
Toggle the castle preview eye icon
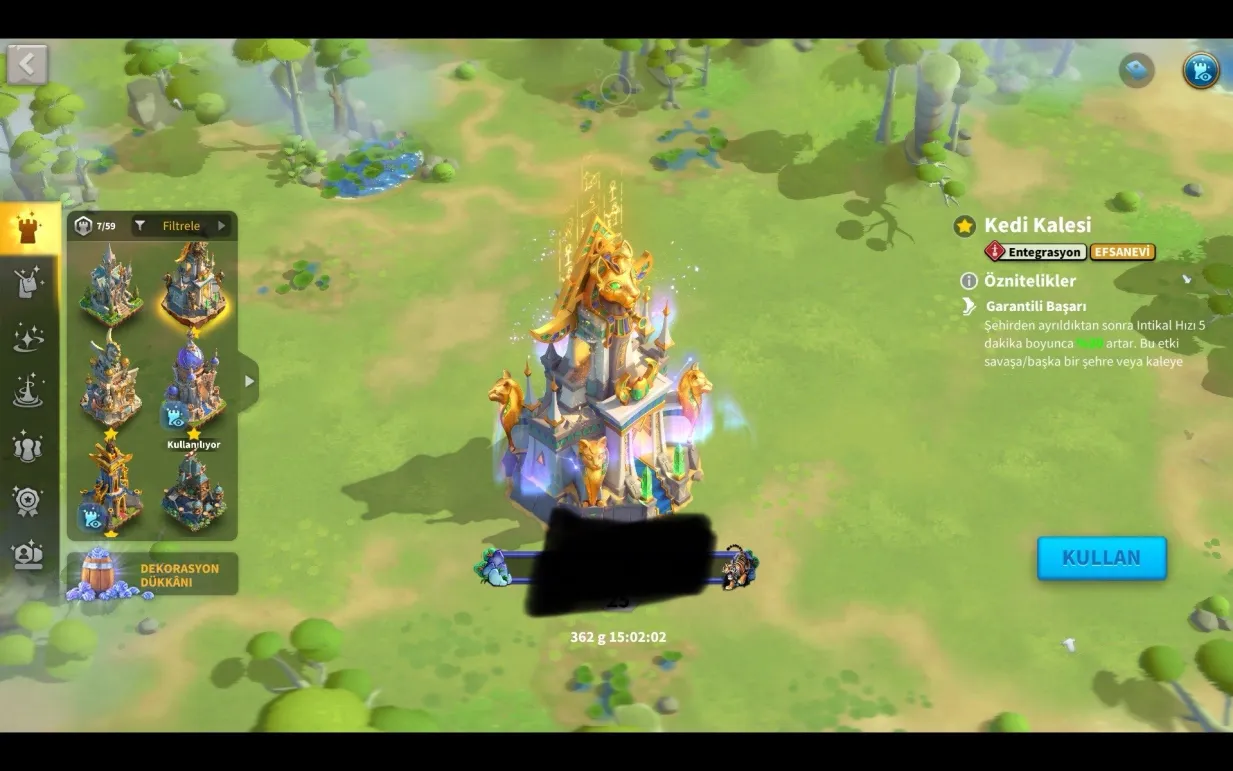point(1201,71)
